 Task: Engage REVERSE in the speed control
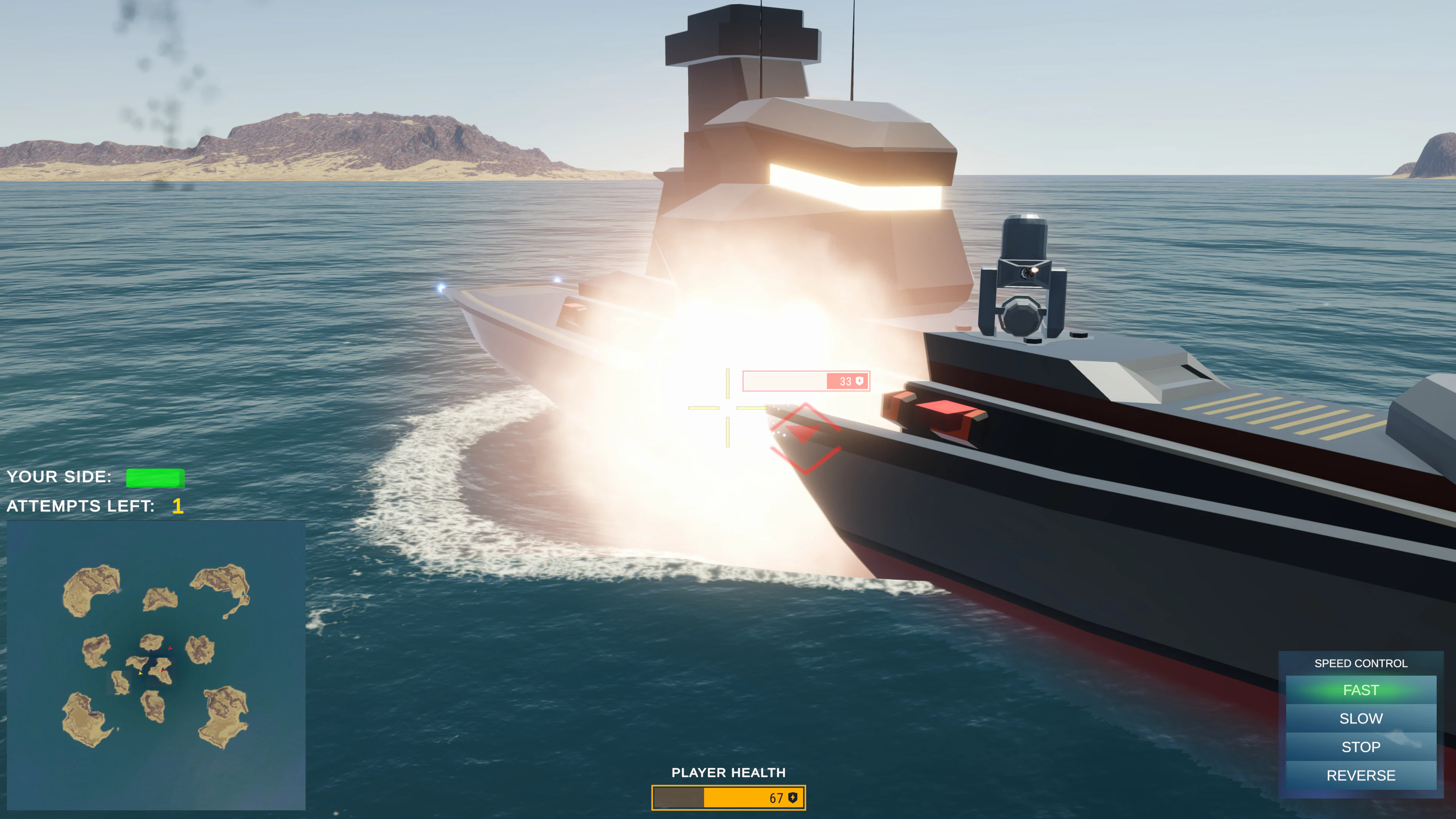[x=1361, y=775]
